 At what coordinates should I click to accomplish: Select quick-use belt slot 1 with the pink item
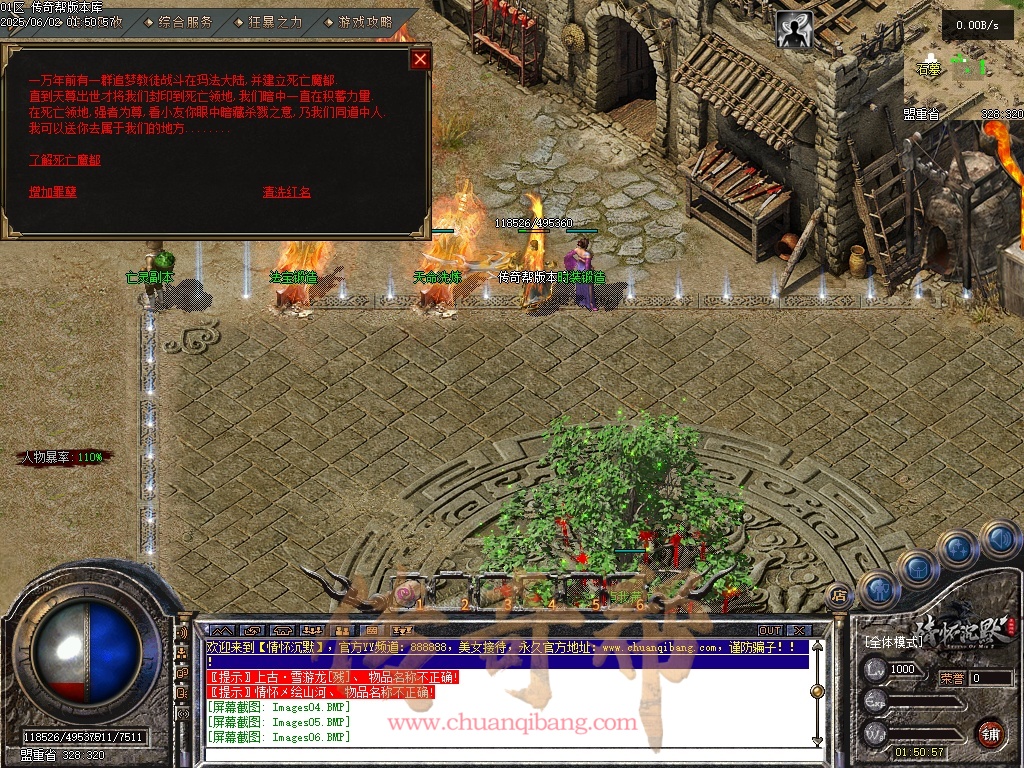tap(405, 594)
